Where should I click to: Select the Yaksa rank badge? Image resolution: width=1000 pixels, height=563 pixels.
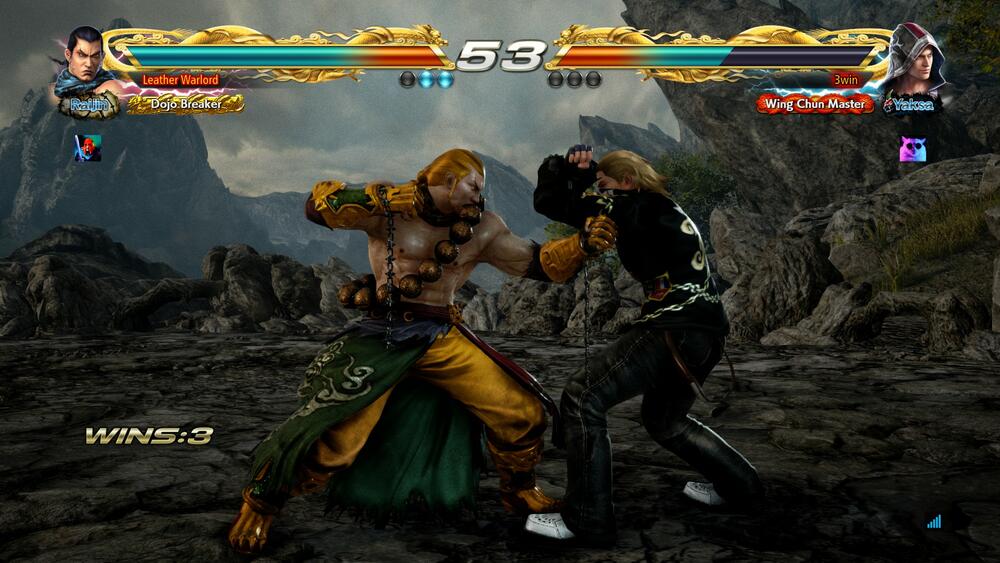(x=912, y=104)
